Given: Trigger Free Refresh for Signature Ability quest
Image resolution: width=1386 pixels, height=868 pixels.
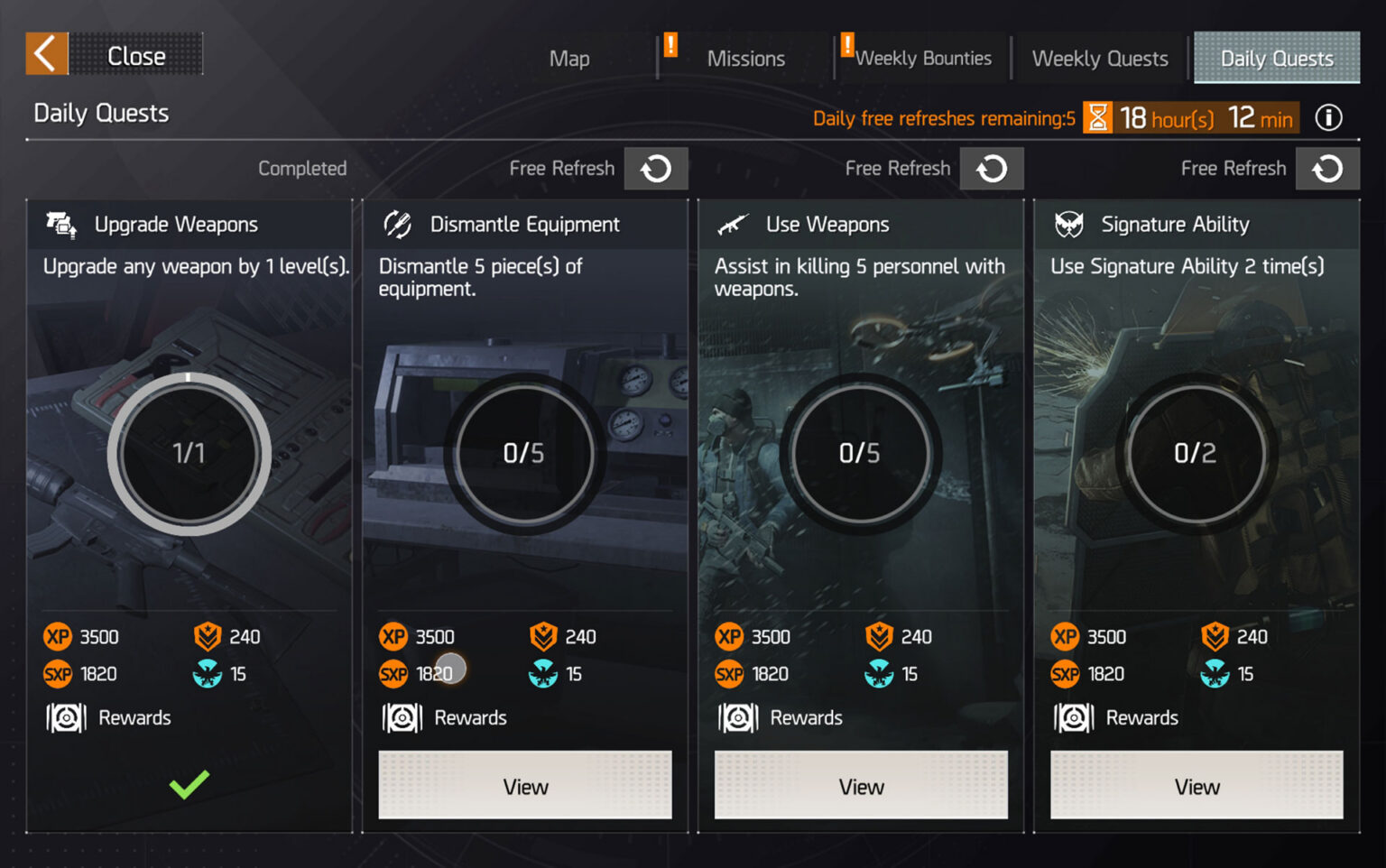Looking at the screenshot, I should tap(1327, 168).
